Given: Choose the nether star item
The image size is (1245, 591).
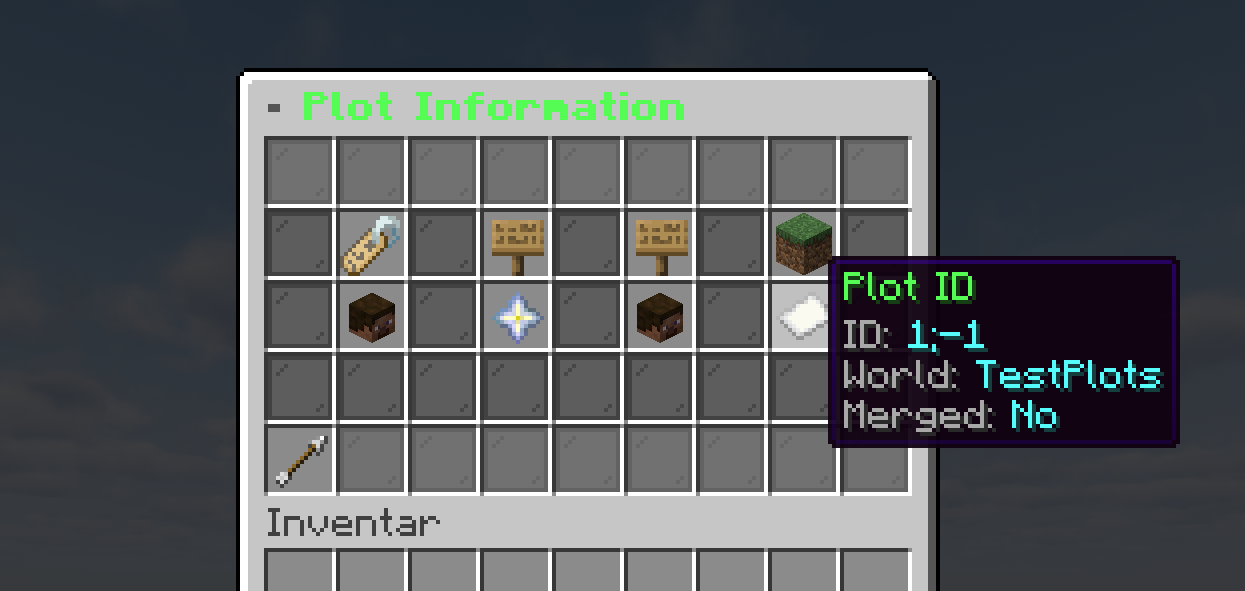Looking at the screenshot, I should pyautogui.click(x=517, y=317).
